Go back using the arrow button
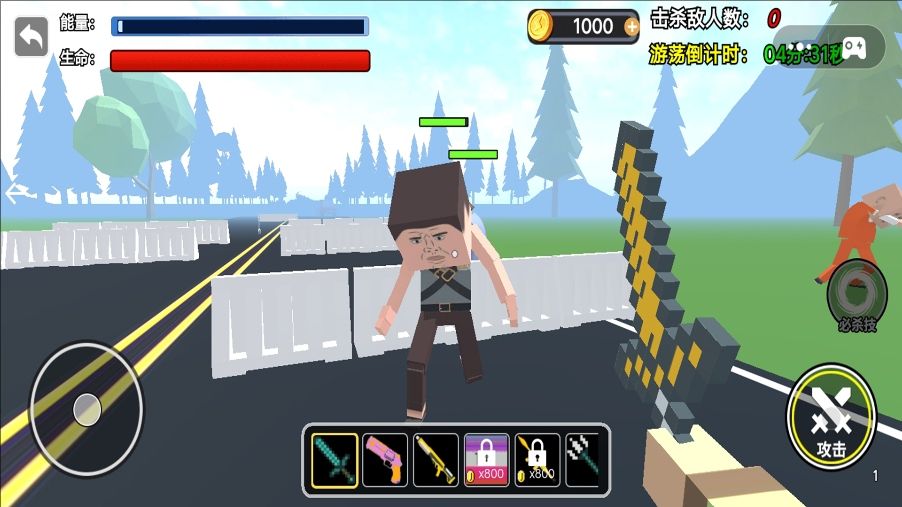The image size is (902, 507). click(31, 38)
